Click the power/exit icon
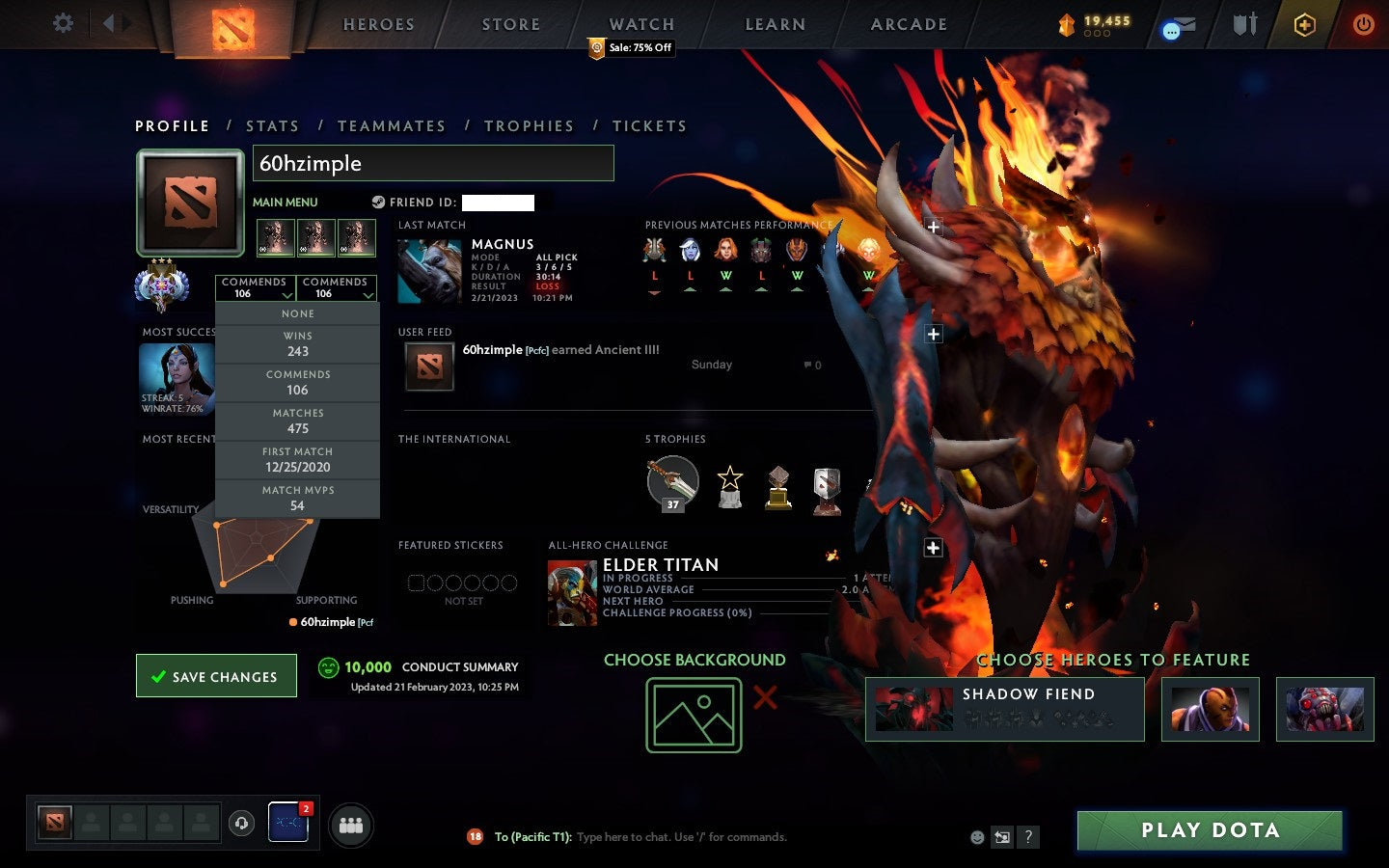 coord(1362,26)
